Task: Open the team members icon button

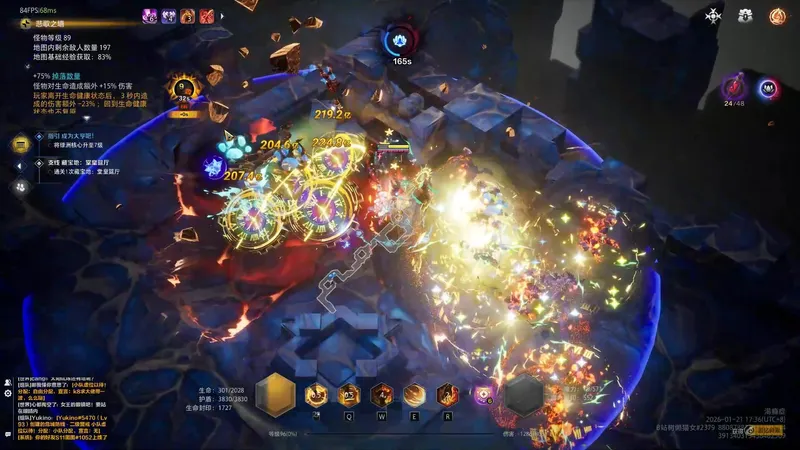Action: pyautogui.click(x=19, y=186)
